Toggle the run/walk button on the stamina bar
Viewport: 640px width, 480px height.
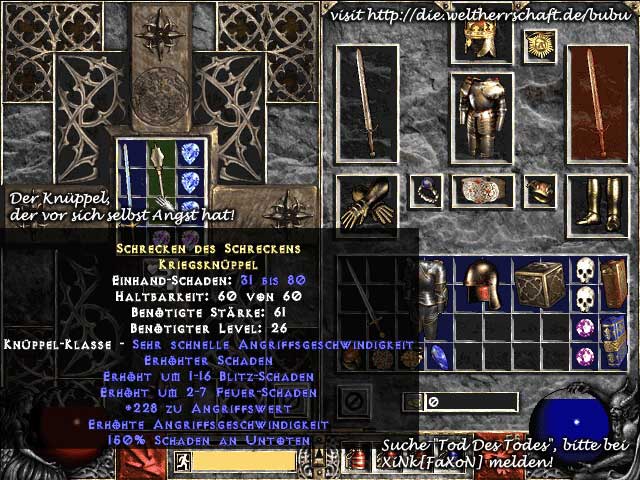coord(183,461)
